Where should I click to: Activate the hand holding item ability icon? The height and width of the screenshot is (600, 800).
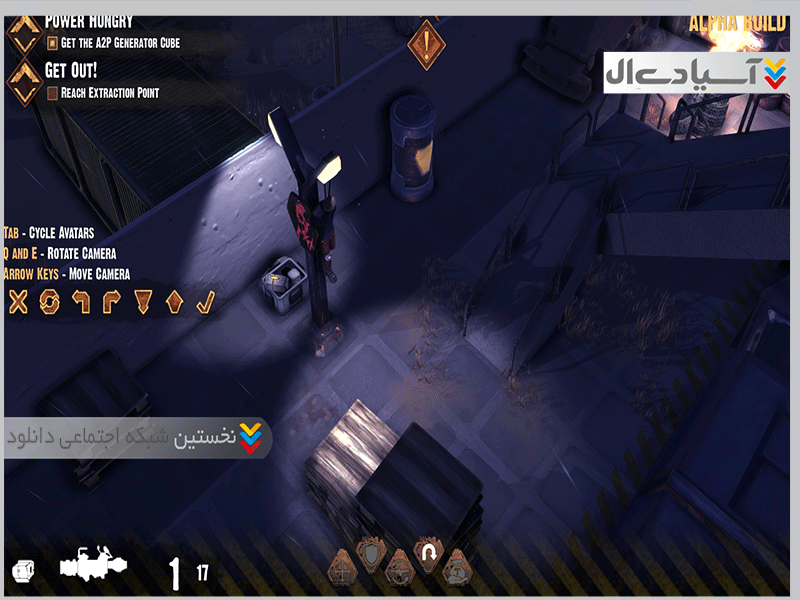[457, 568]
